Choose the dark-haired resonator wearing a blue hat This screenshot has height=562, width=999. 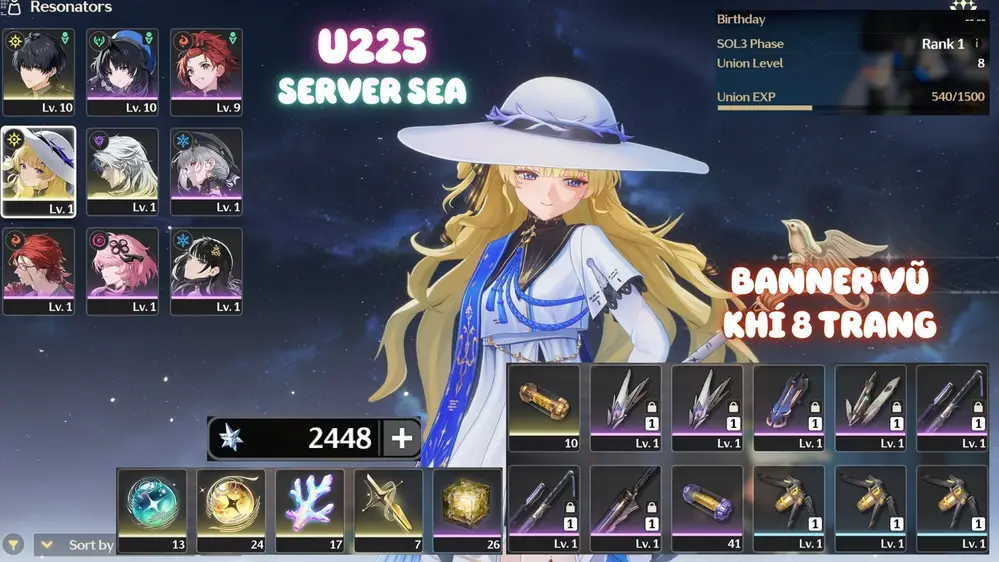pyautogui.click(x=122, y=72)
